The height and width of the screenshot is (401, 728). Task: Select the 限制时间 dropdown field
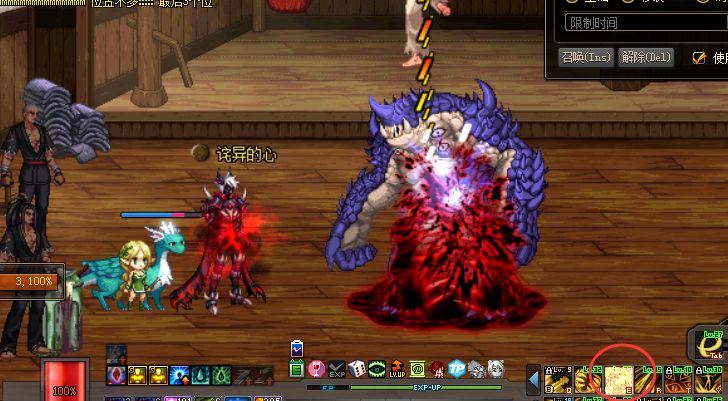pyautogui.click(x=640, y=23)
